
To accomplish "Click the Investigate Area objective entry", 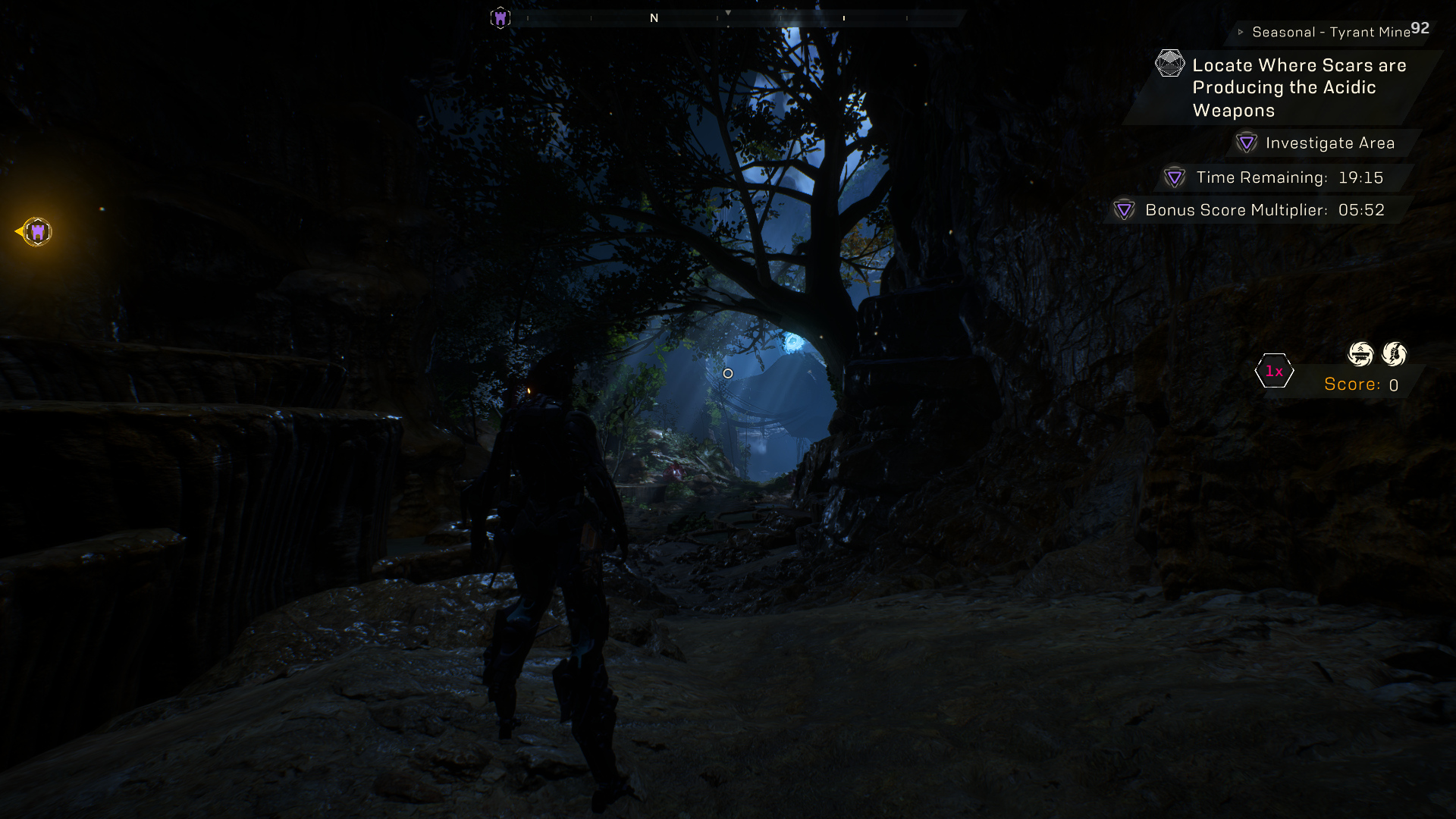I will click(x=1329, y=143).
